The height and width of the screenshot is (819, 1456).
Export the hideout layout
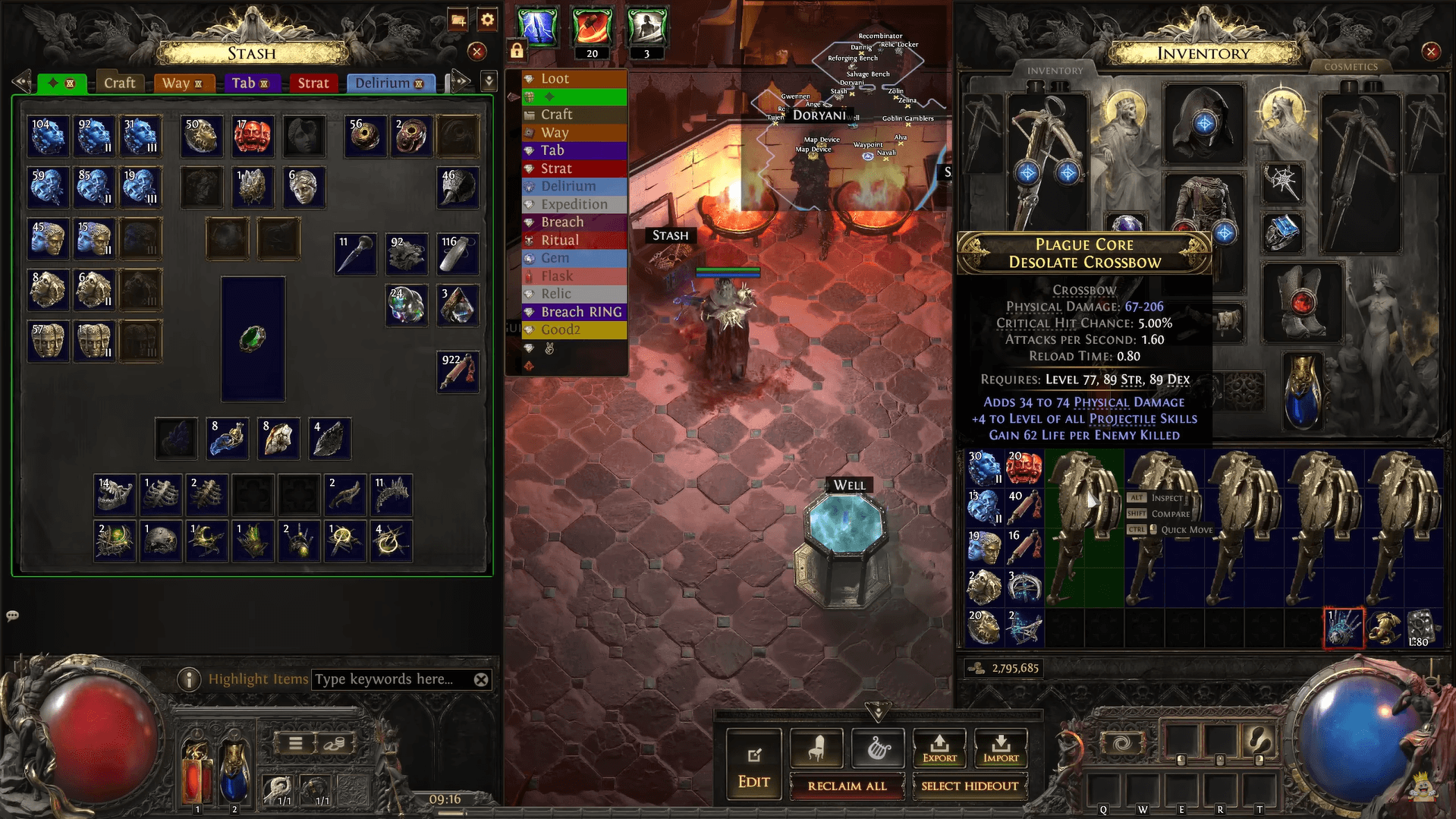[x=939, y=748]
